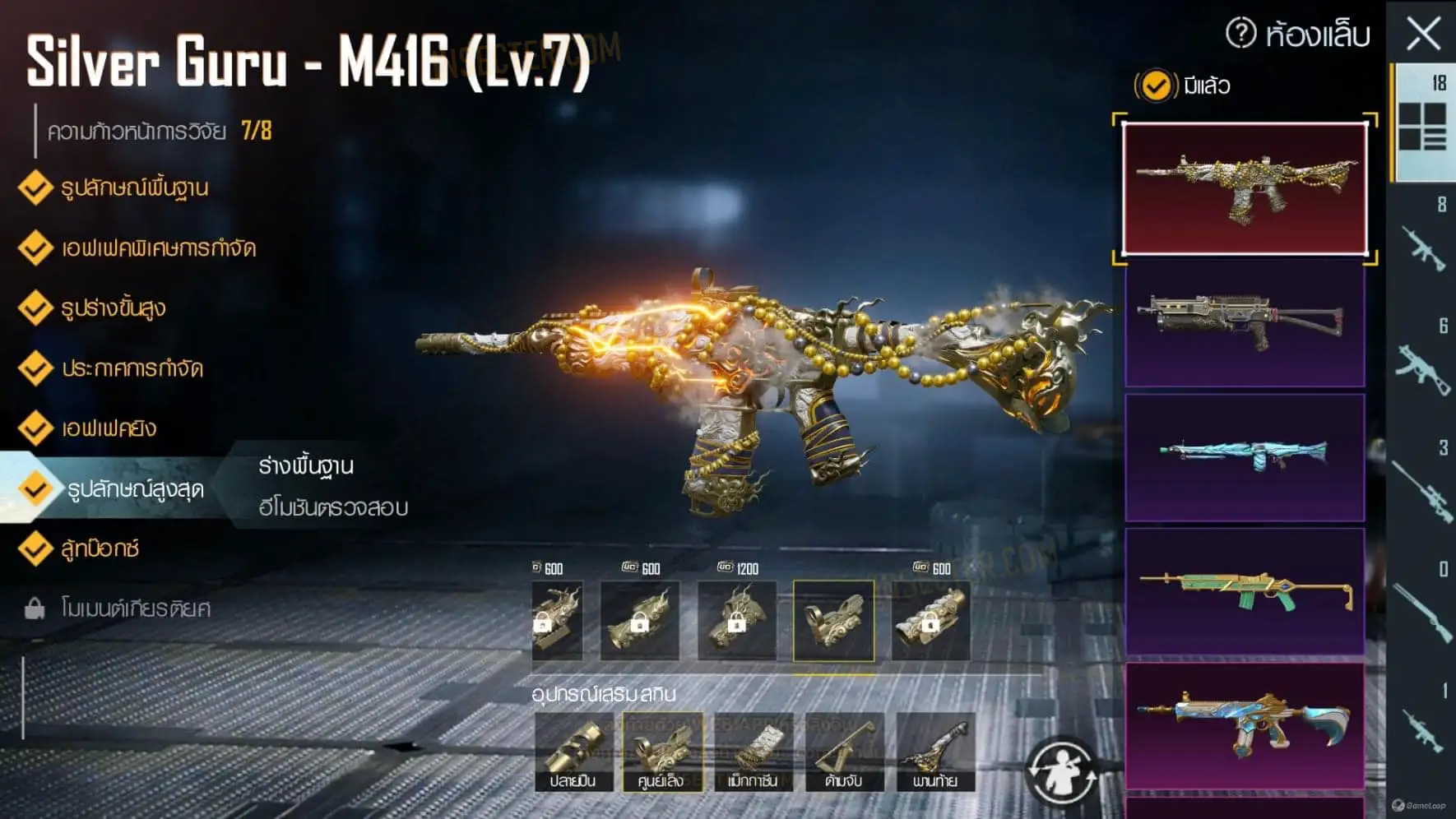Open the ประกาศการกำจัด entry
This screenshot has width=1456, height=819.
point(132,368)
